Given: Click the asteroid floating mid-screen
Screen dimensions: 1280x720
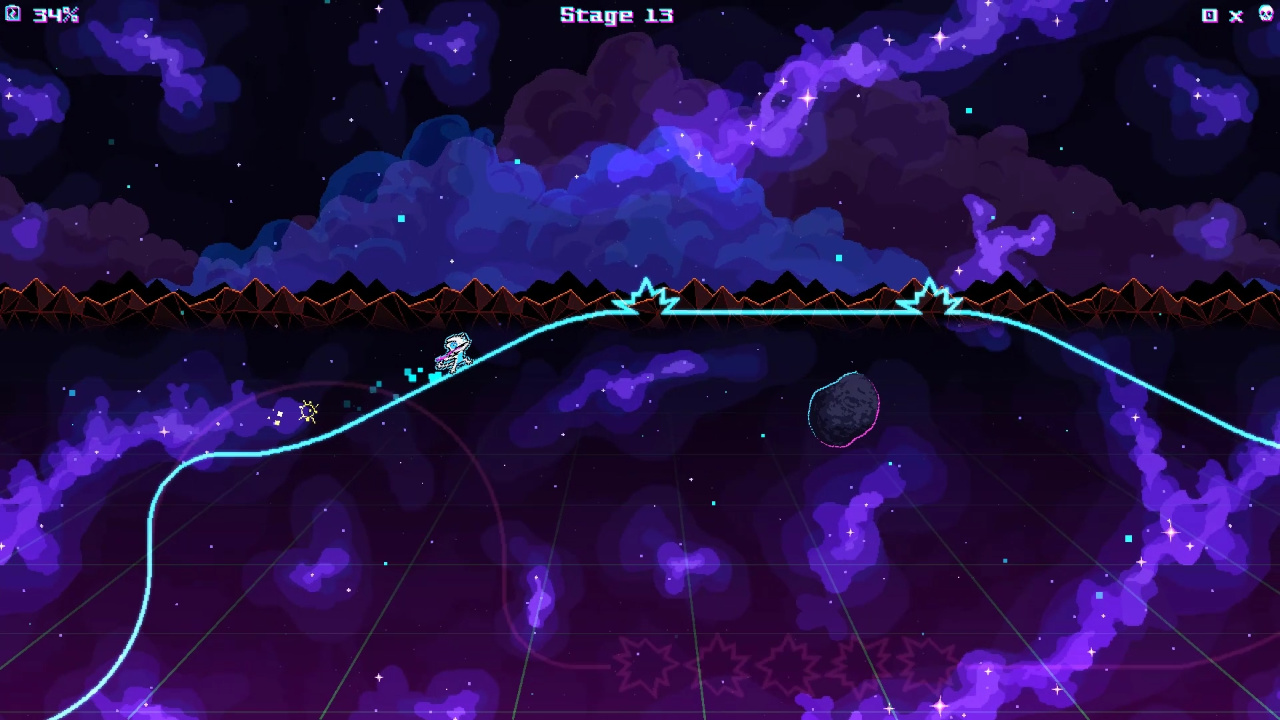Looking at the screenshot, I should (843, 408).
